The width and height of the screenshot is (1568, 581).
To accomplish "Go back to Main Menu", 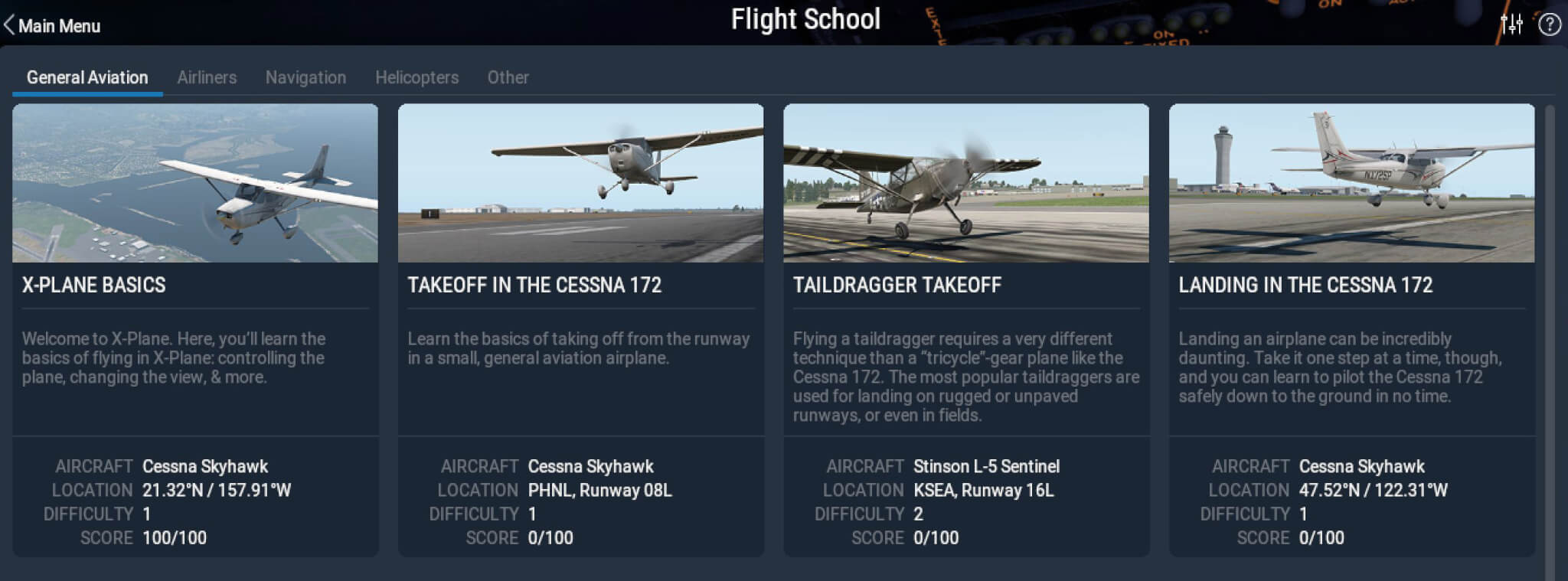I will [52, 25].
